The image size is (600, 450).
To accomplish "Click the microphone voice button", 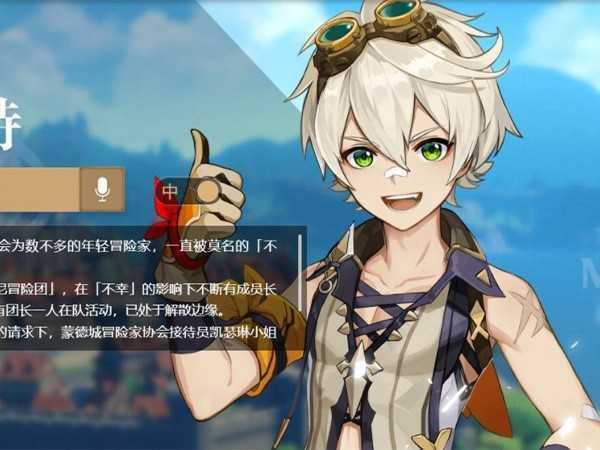I will click(x=102, y=189).
